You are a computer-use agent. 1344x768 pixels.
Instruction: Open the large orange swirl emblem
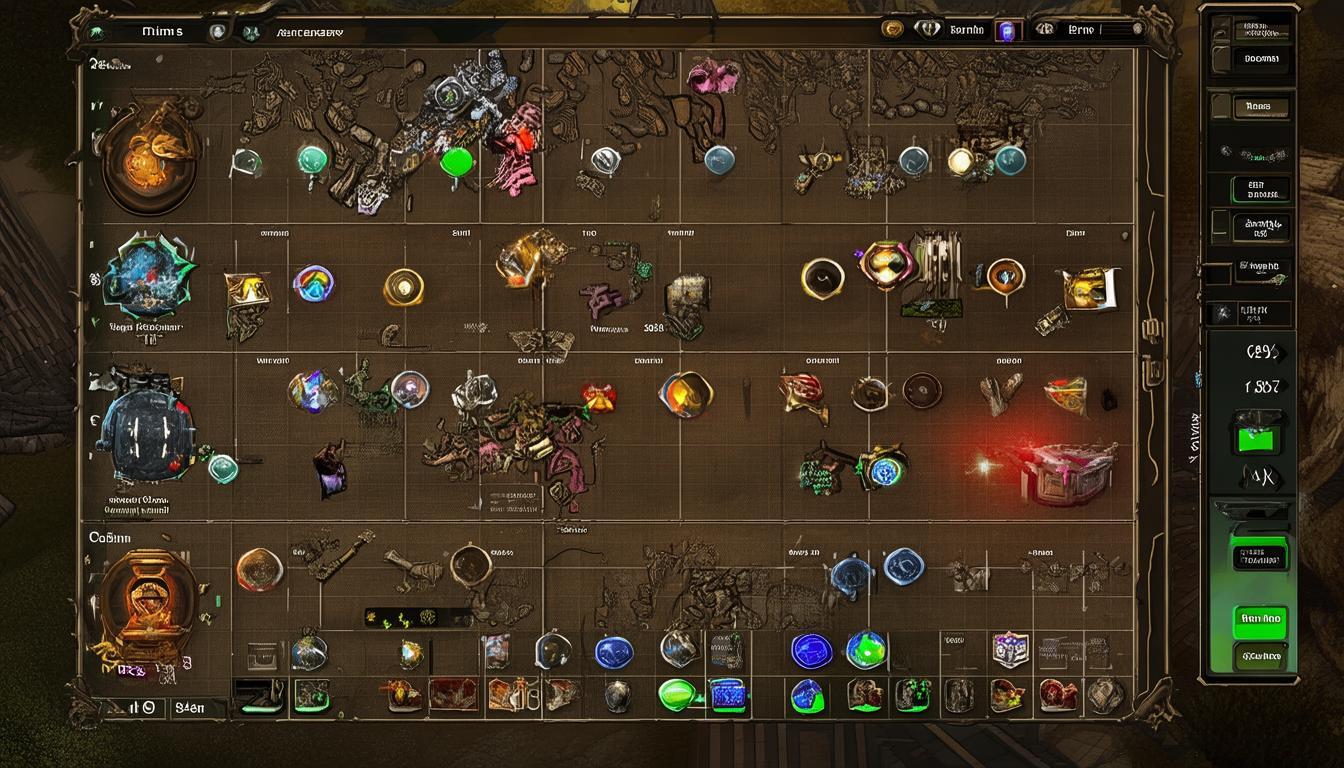point(148,155)
